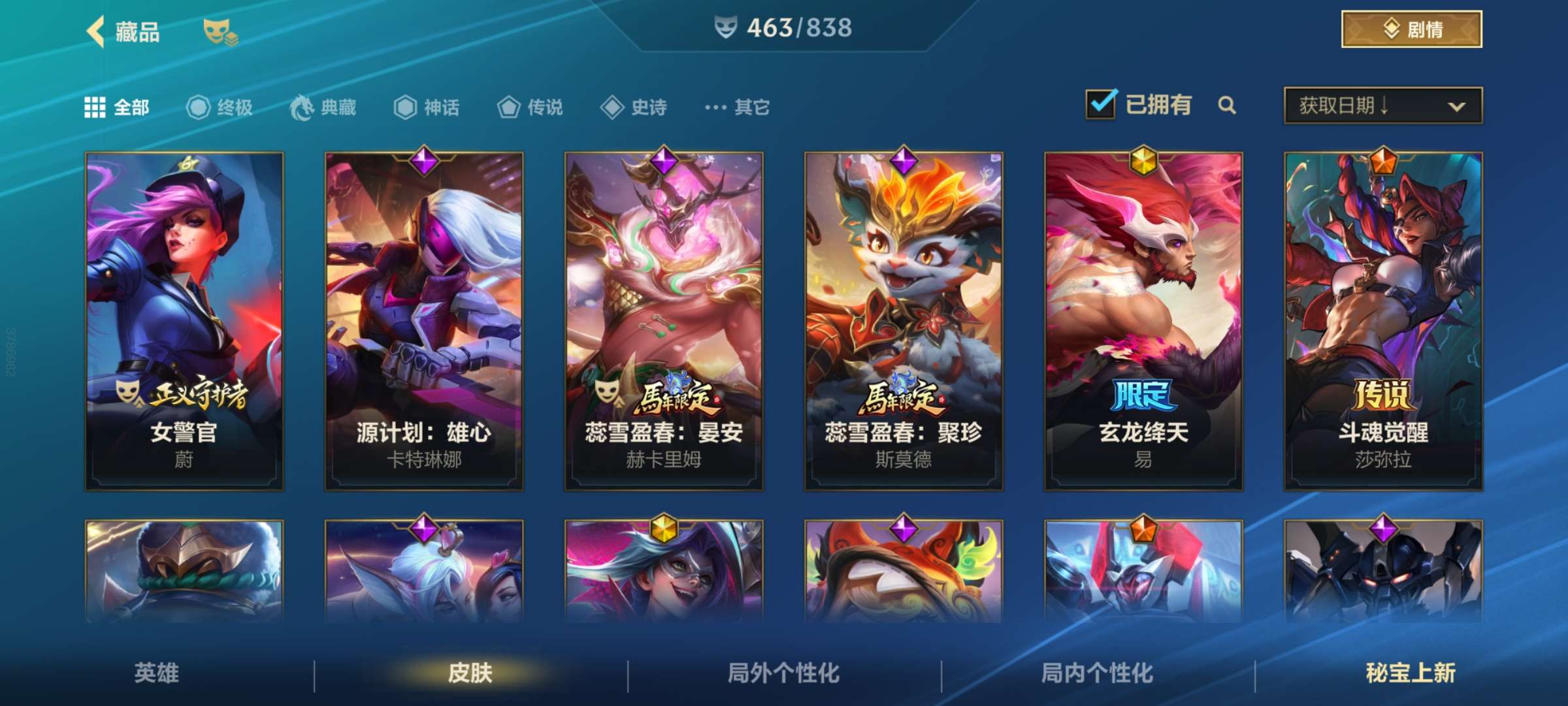The width and height of the screenshot is (1568, 706).
Task: Open the 获取日期 sort dropdown
Action: pos(1382,105)
